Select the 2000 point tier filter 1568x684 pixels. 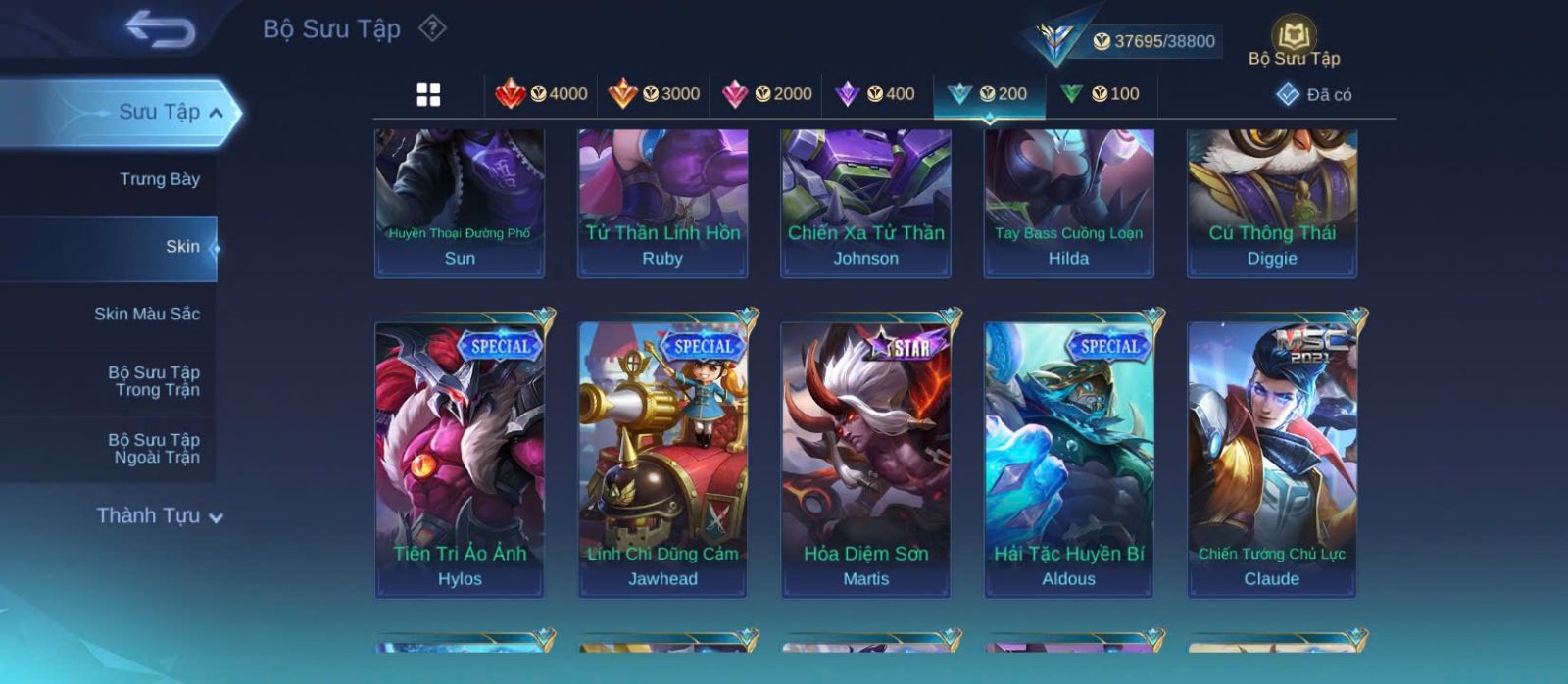coord(766,94)
